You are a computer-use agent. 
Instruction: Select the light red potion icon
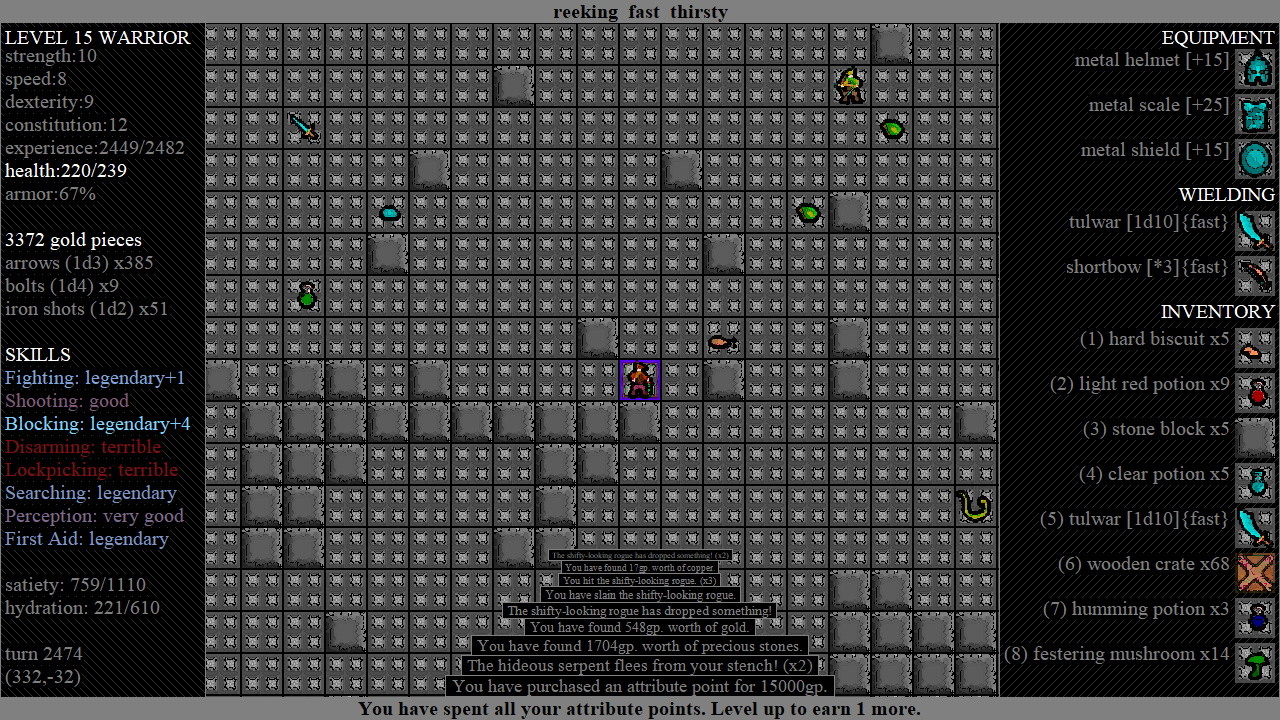coord(1255,393)
